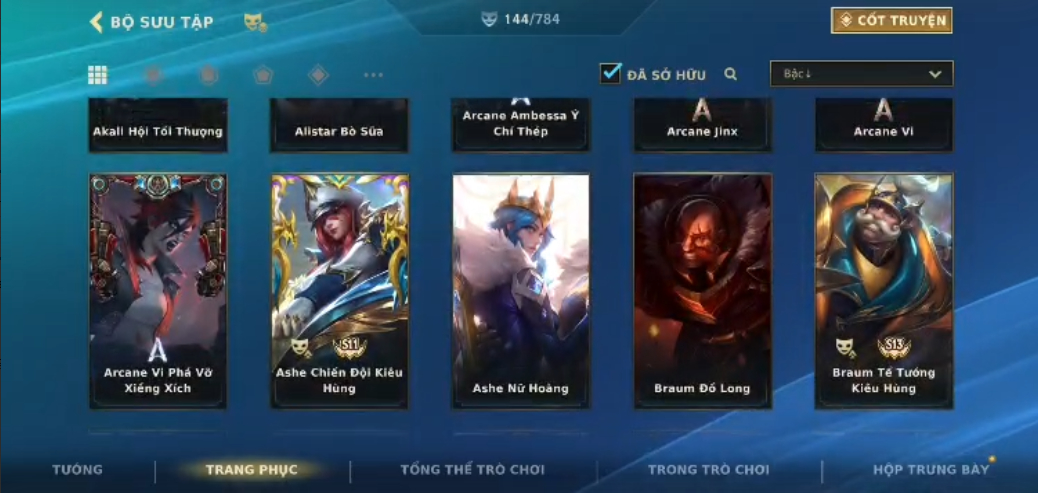Select the Braum Đồ Long skin card

coord(702,290)
